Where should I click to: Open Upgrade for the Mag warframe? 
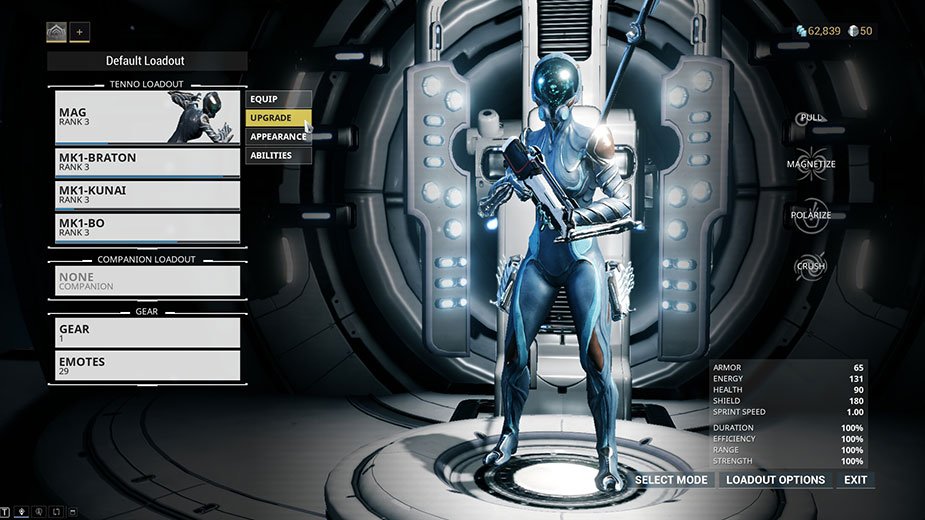(x=278, y=118)
